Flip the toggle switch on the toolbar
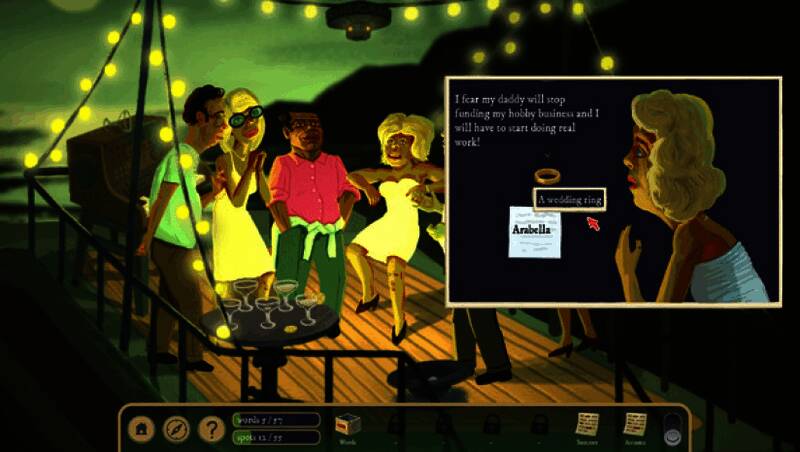Image resolution: width=800 pixels, height=452 pixels. point(670,429)
